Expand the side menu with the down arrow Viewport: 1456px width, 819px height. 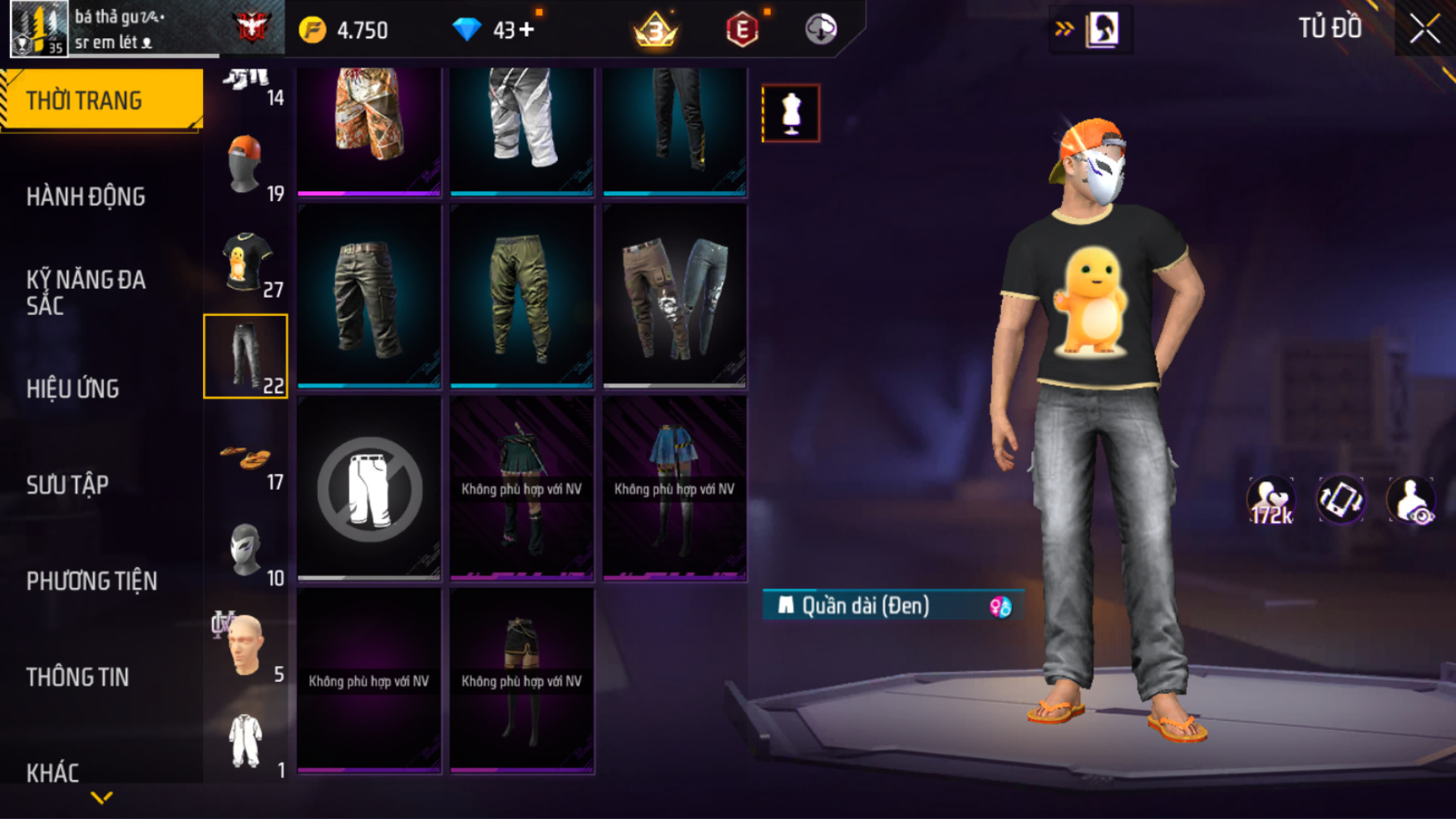(101, 798)
